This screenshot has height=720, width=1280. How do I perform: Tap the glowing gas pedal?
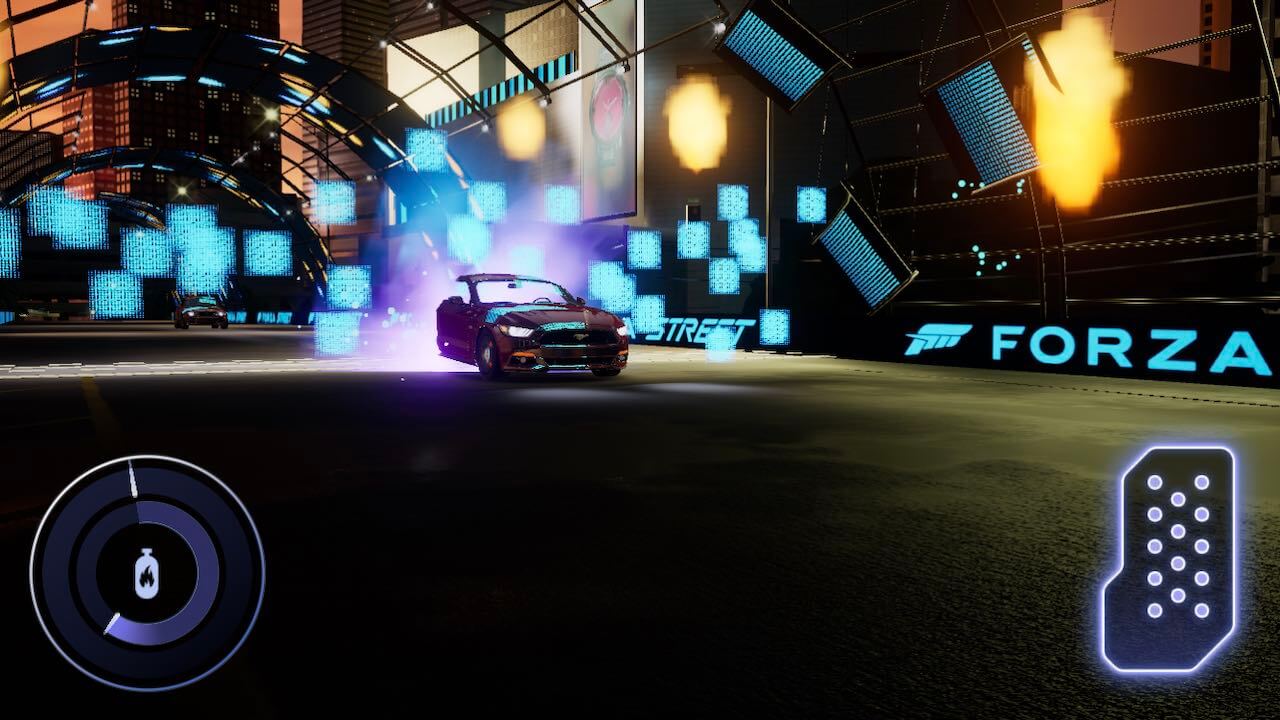tap(1168, 558)
